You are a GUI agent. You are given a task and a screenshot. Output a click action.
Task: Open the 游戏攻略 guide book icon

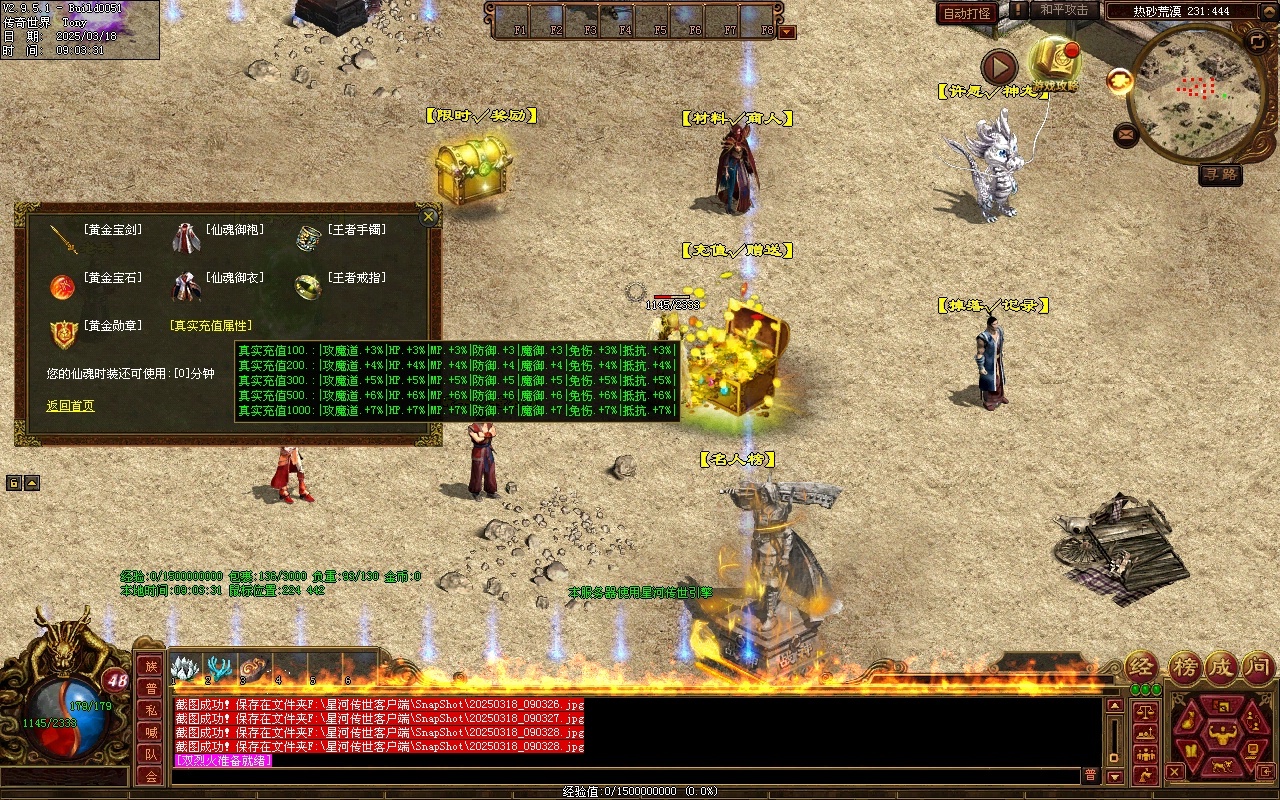[1054, 60]
